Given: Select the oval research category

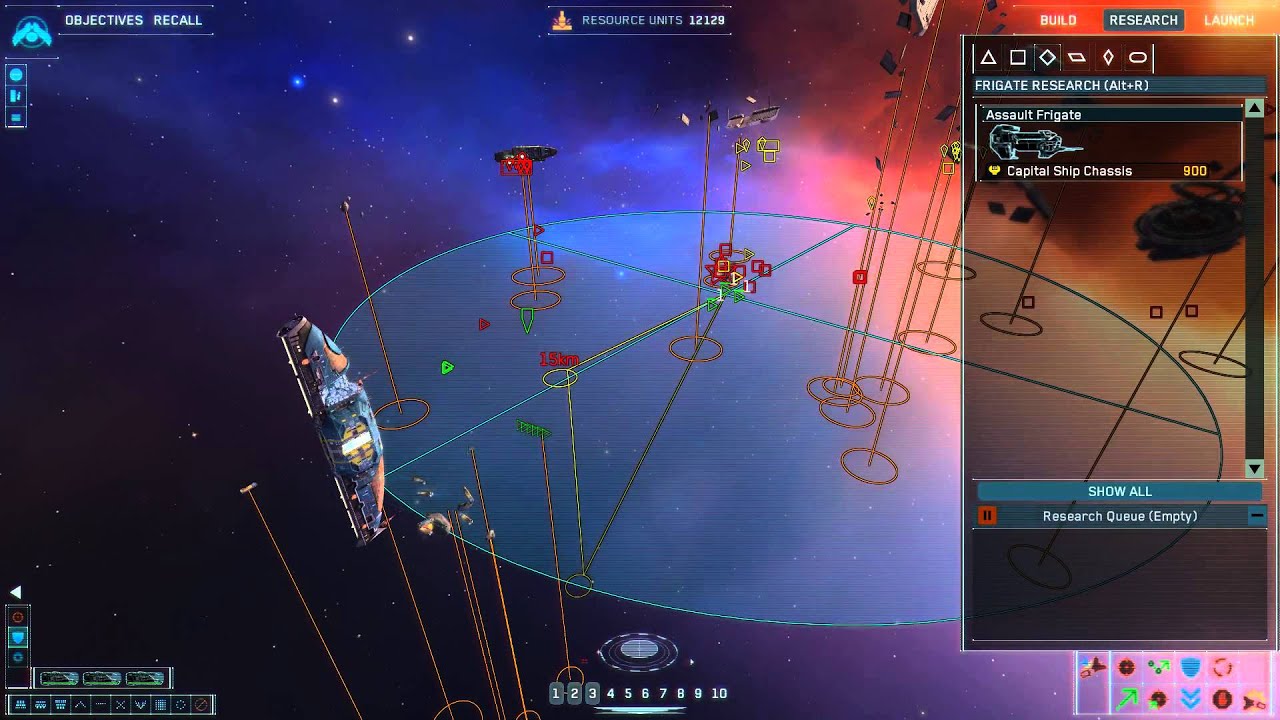Looking at the screenshot, I should tap(1138, 57).
